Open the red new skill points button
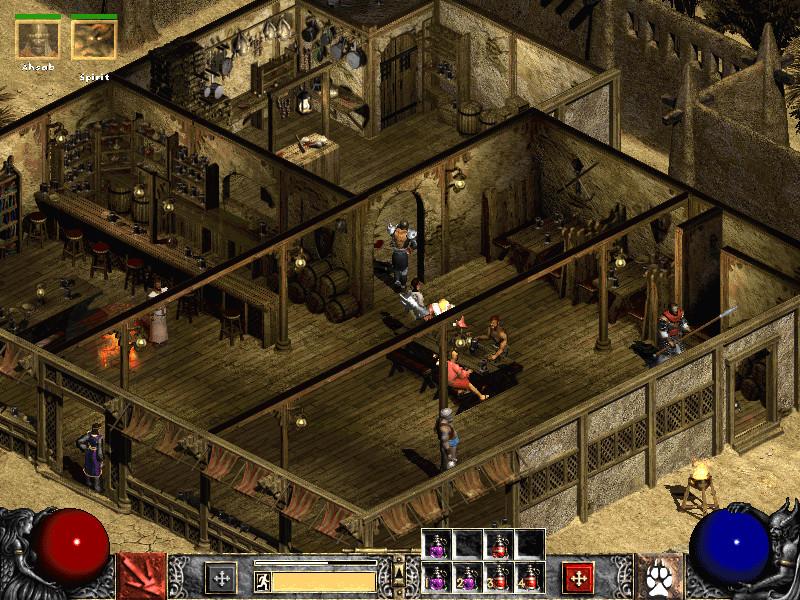The width and height of the screenshot is (800, 600). (578, 577)
